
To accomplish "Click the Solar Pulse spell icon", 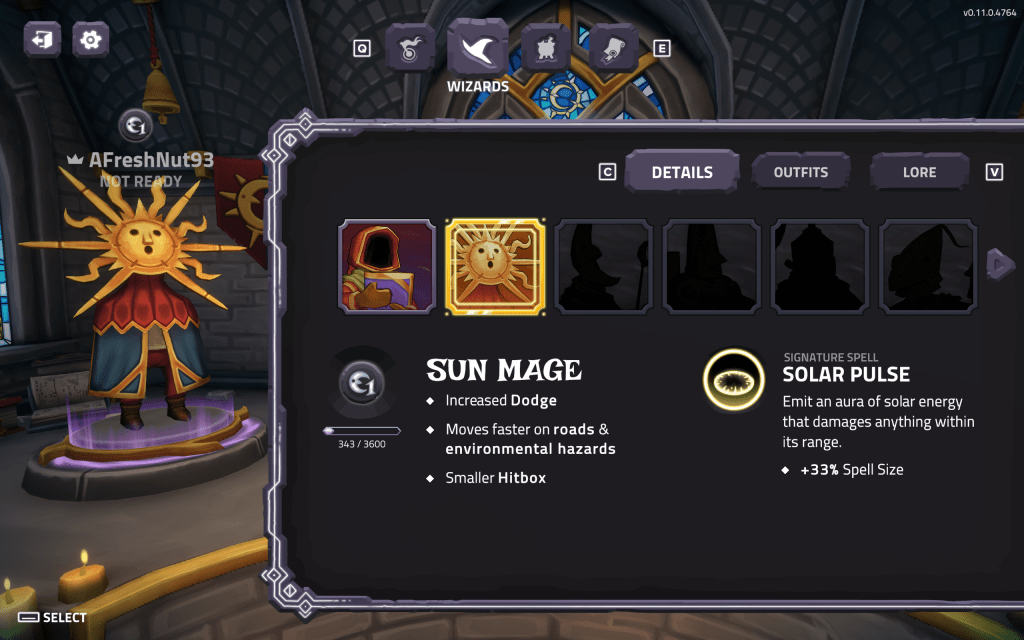I will (x=733, y=380).
